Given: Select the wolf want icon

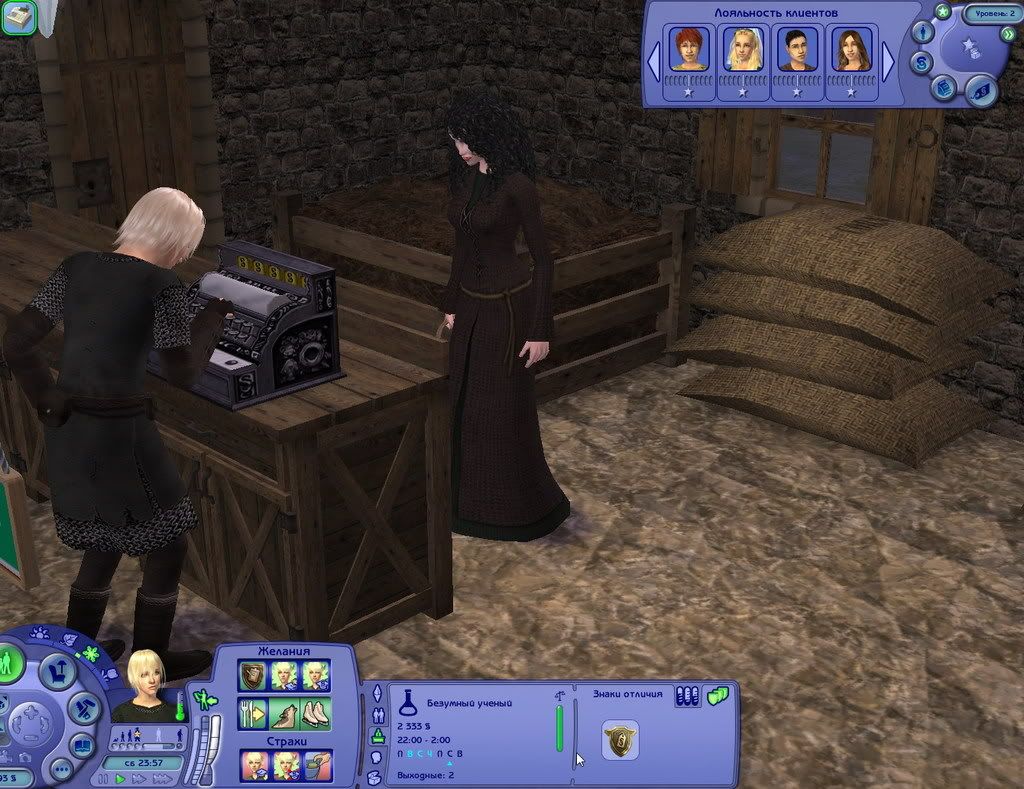Looking at the screenshot, I should [284, 714].
